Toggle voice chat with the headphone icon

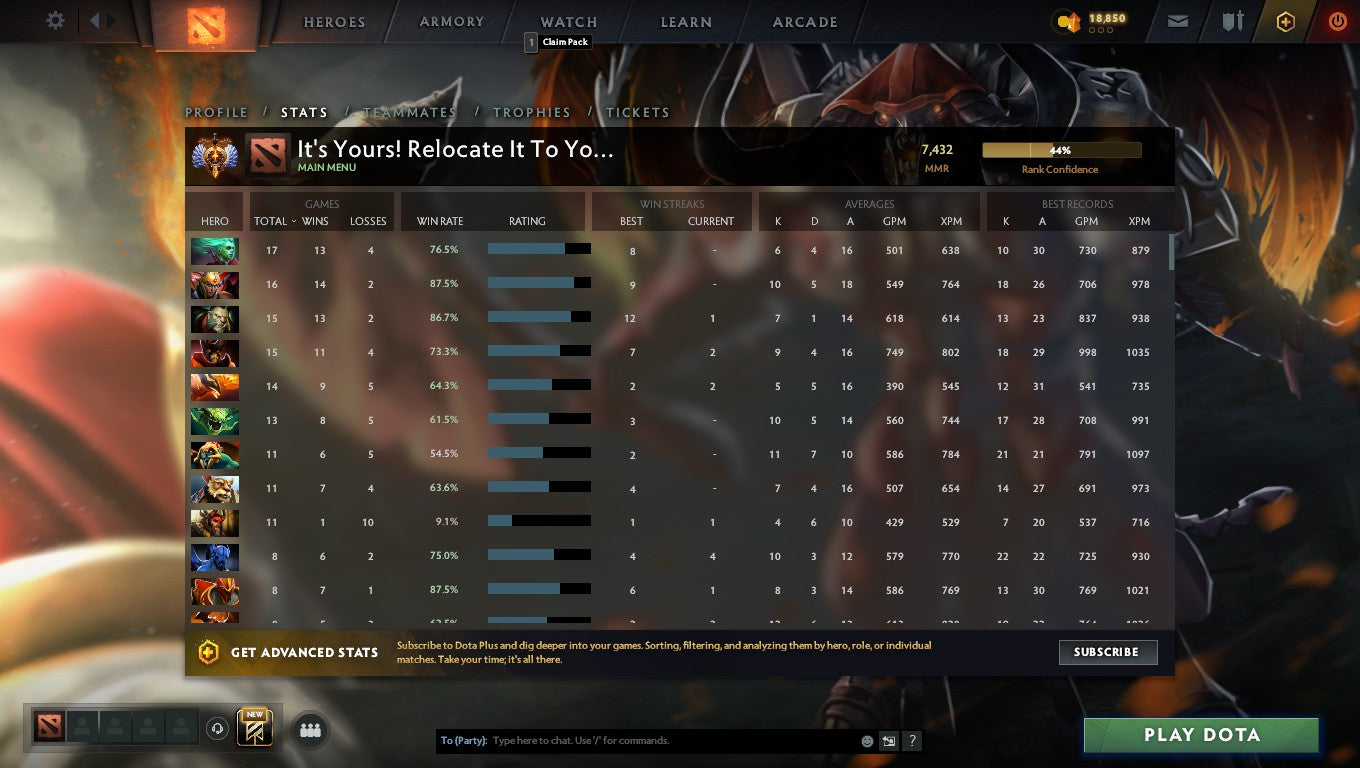(x=218, y=729)
